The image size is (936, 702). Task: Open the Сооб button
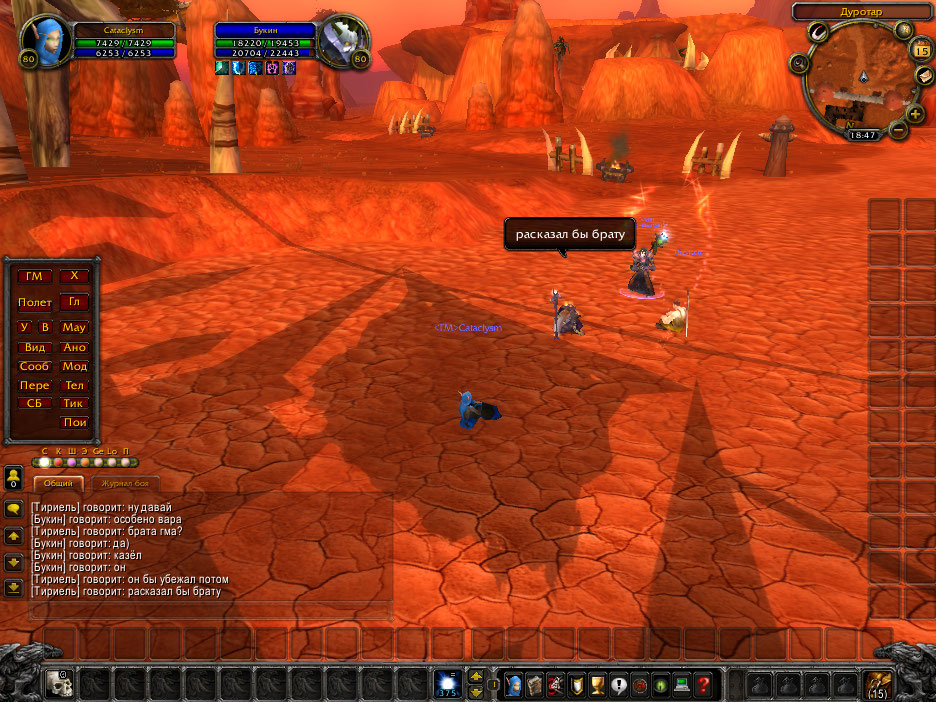(x=35, y=366)
